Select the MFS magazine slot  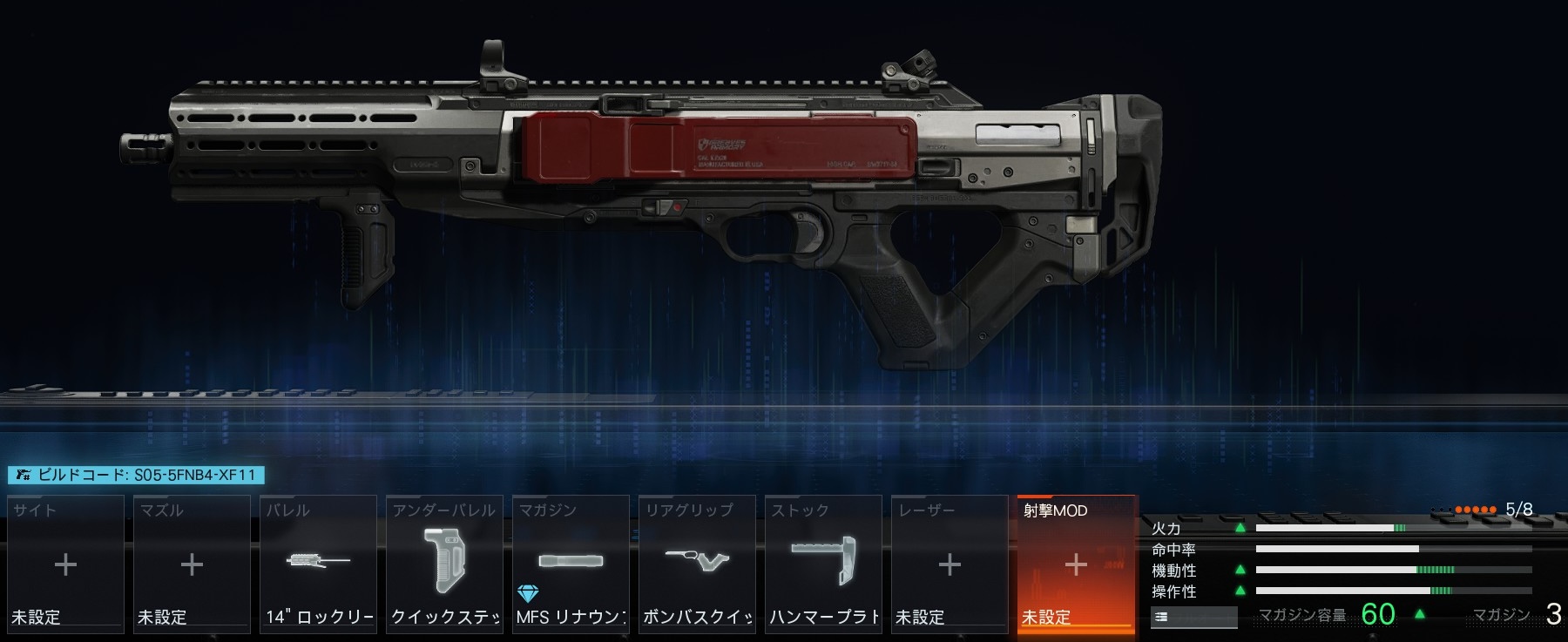point(571,563)
